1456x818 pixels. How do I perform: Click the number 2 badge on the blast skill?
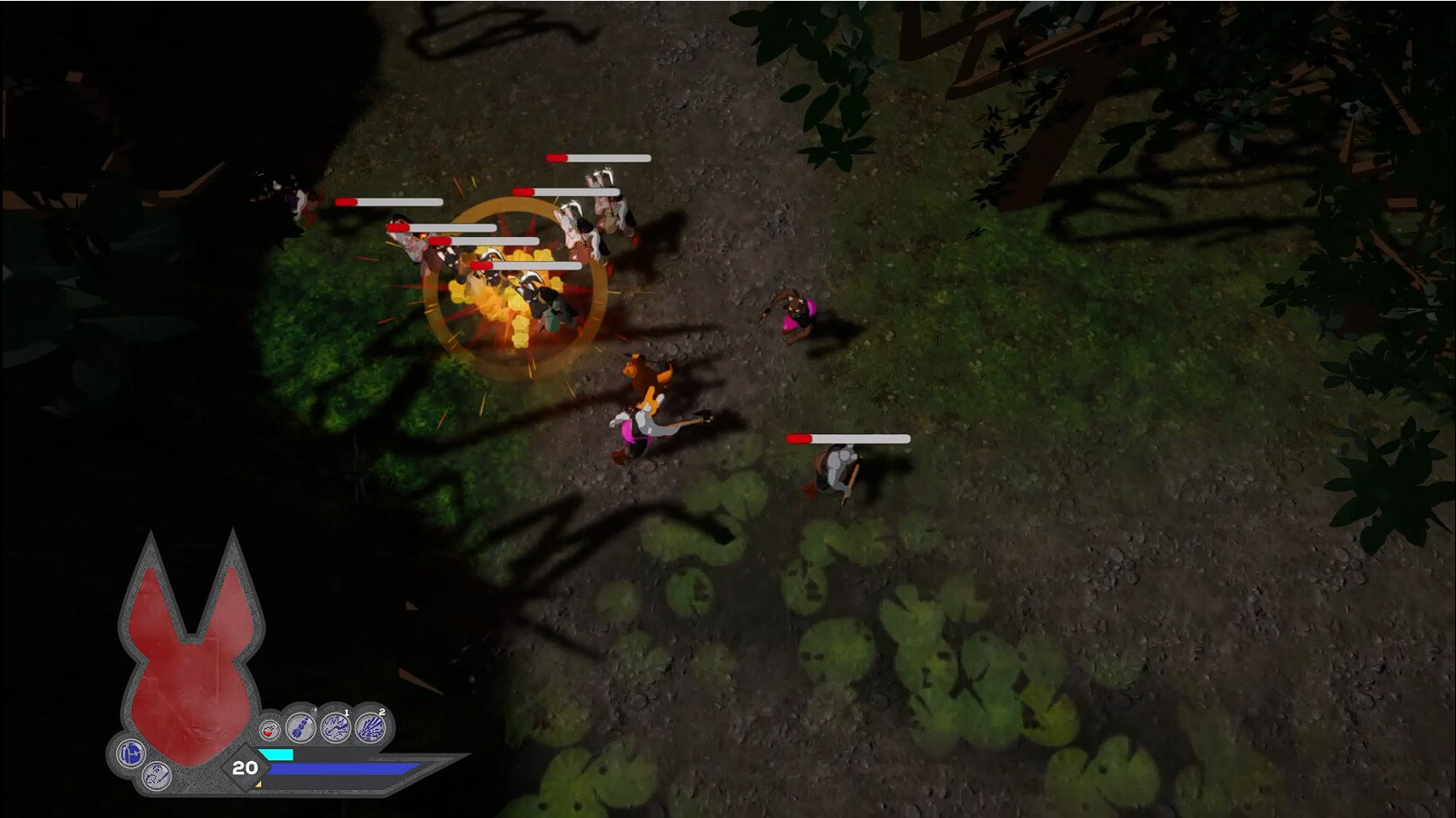click(x=382, y=711)
